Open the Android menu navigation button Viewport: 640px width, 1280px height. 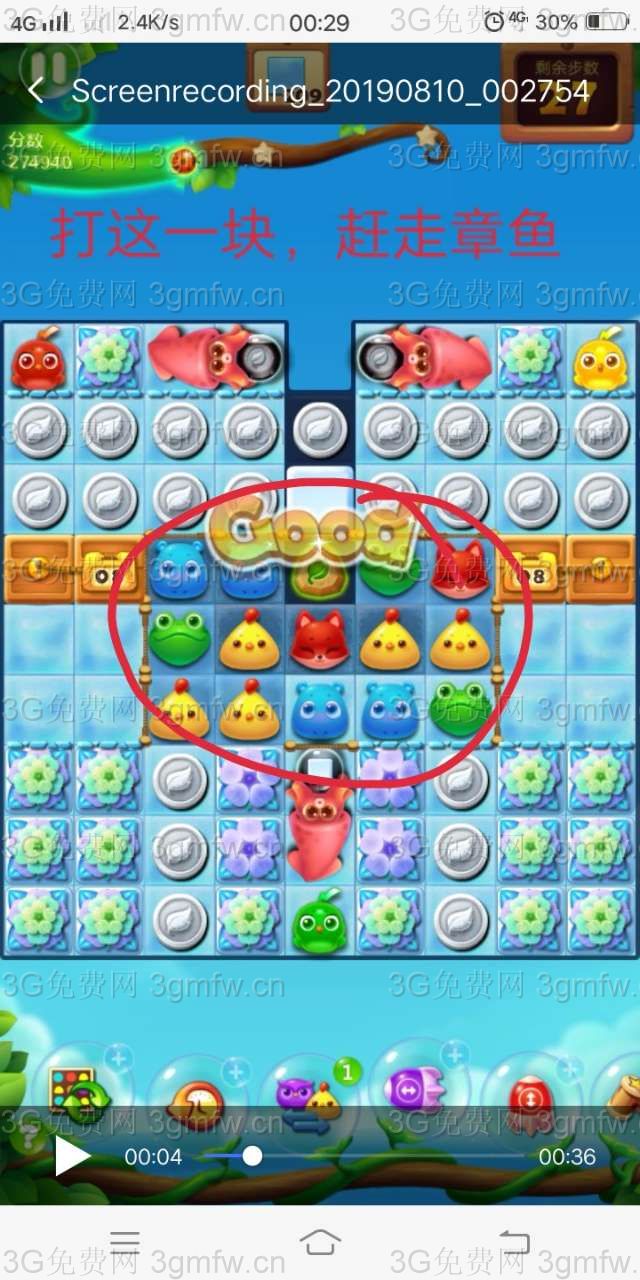click(125, 1242)
